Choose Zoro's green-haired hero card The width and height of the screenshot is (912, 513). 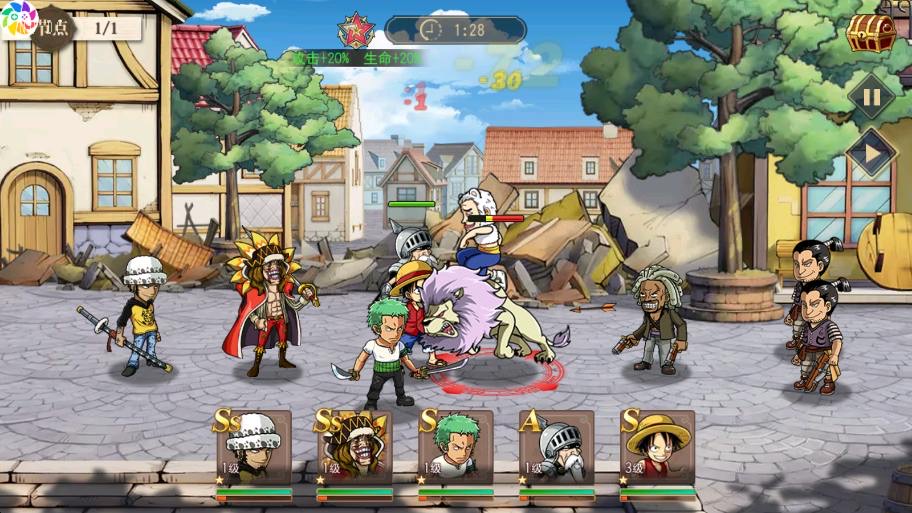[x=456, y=447]
